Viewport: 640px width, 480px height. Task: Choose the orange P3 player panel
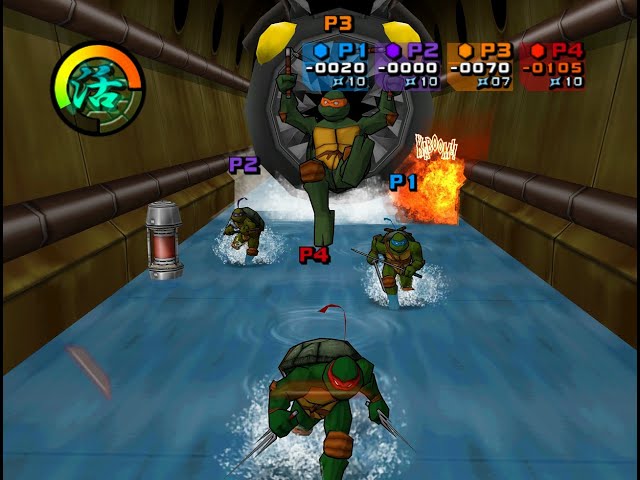click(480, 66)
